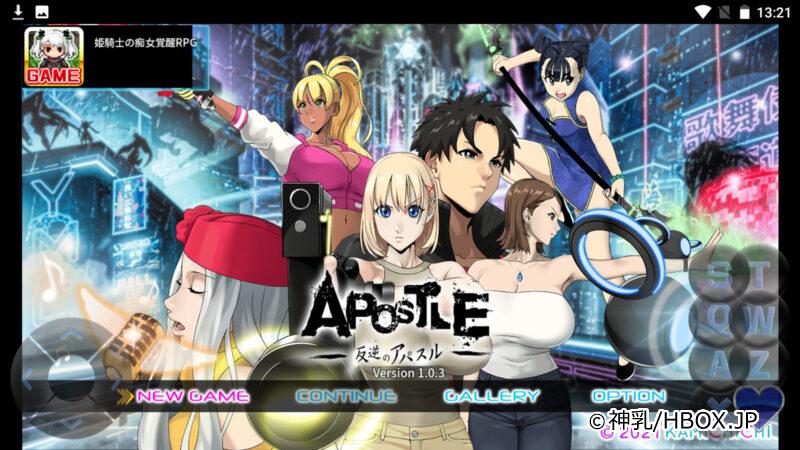Tap the virtual T button

pyautogui.click(x=761, y=273)
